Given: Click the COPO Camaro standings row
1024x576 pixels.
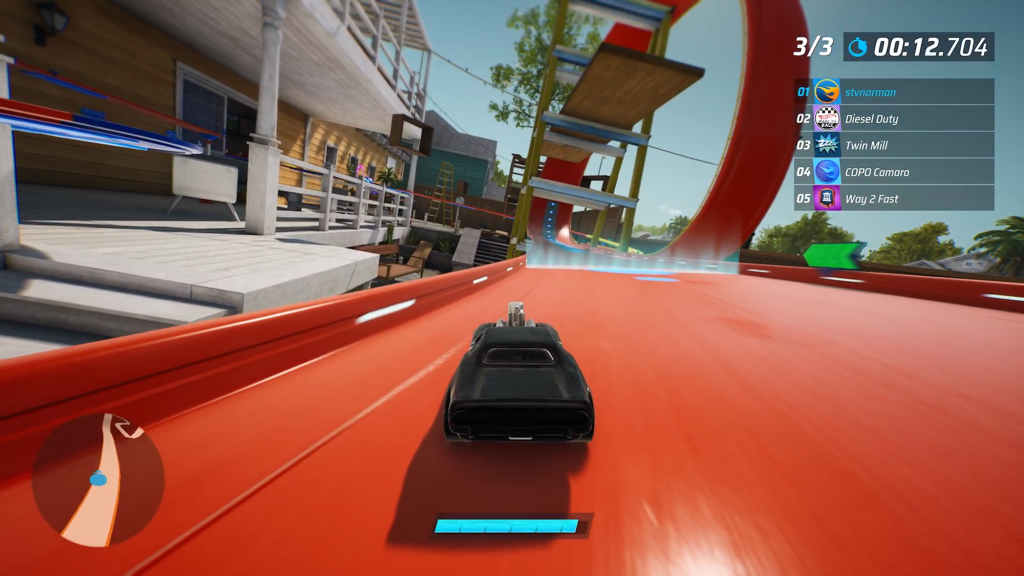Looking at the screenshot, I should click(x=894, y=172).
